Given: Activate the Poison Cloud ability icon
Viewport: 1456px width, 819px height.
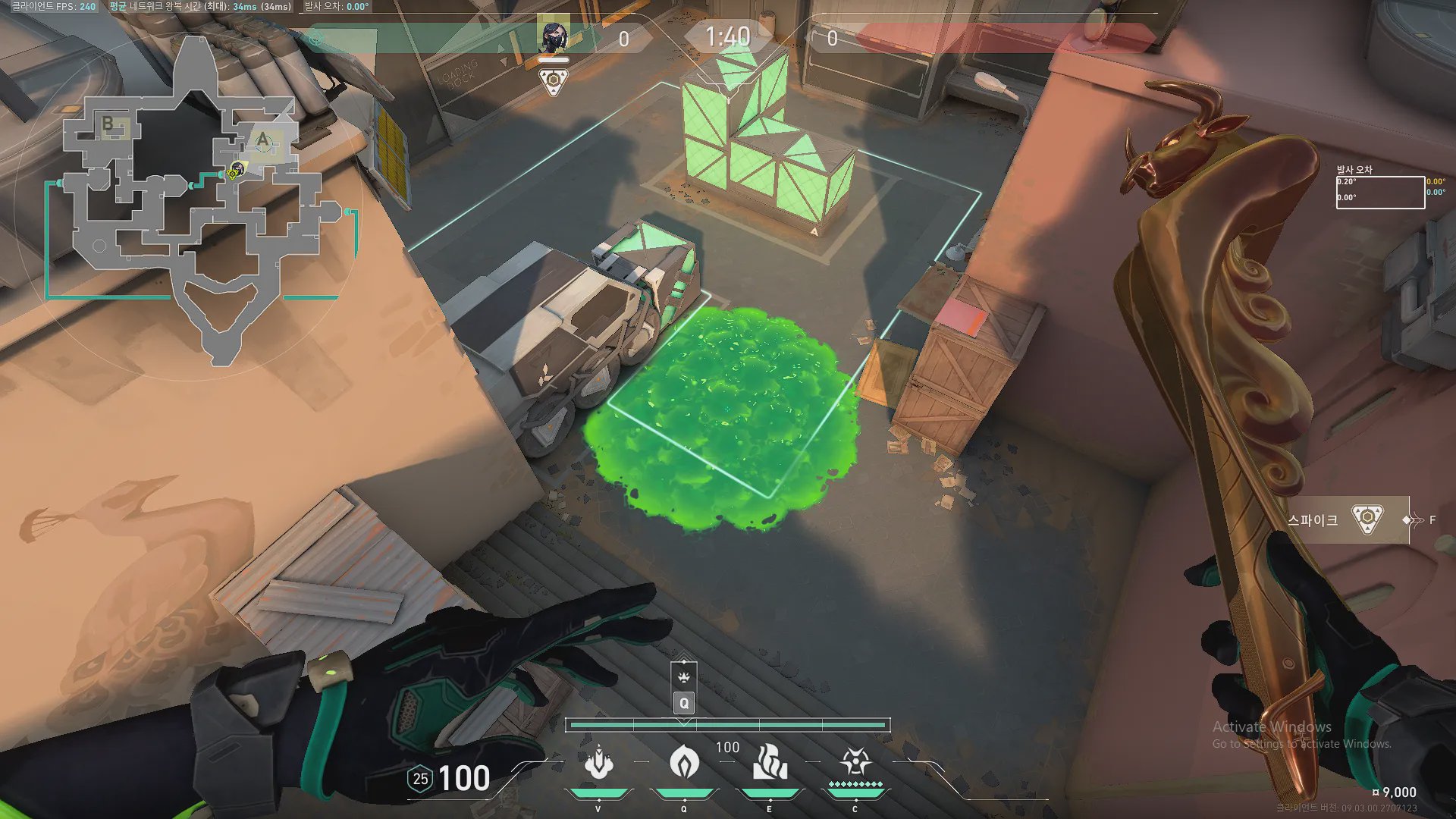Looking at the screenshot, I should (684, 762).
